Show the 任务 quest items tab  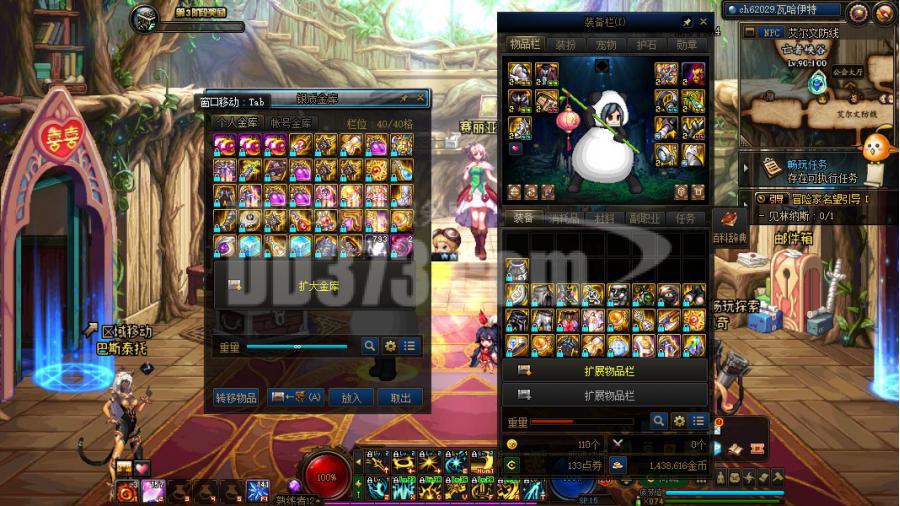pyautogui.click(x=685, y=218)
